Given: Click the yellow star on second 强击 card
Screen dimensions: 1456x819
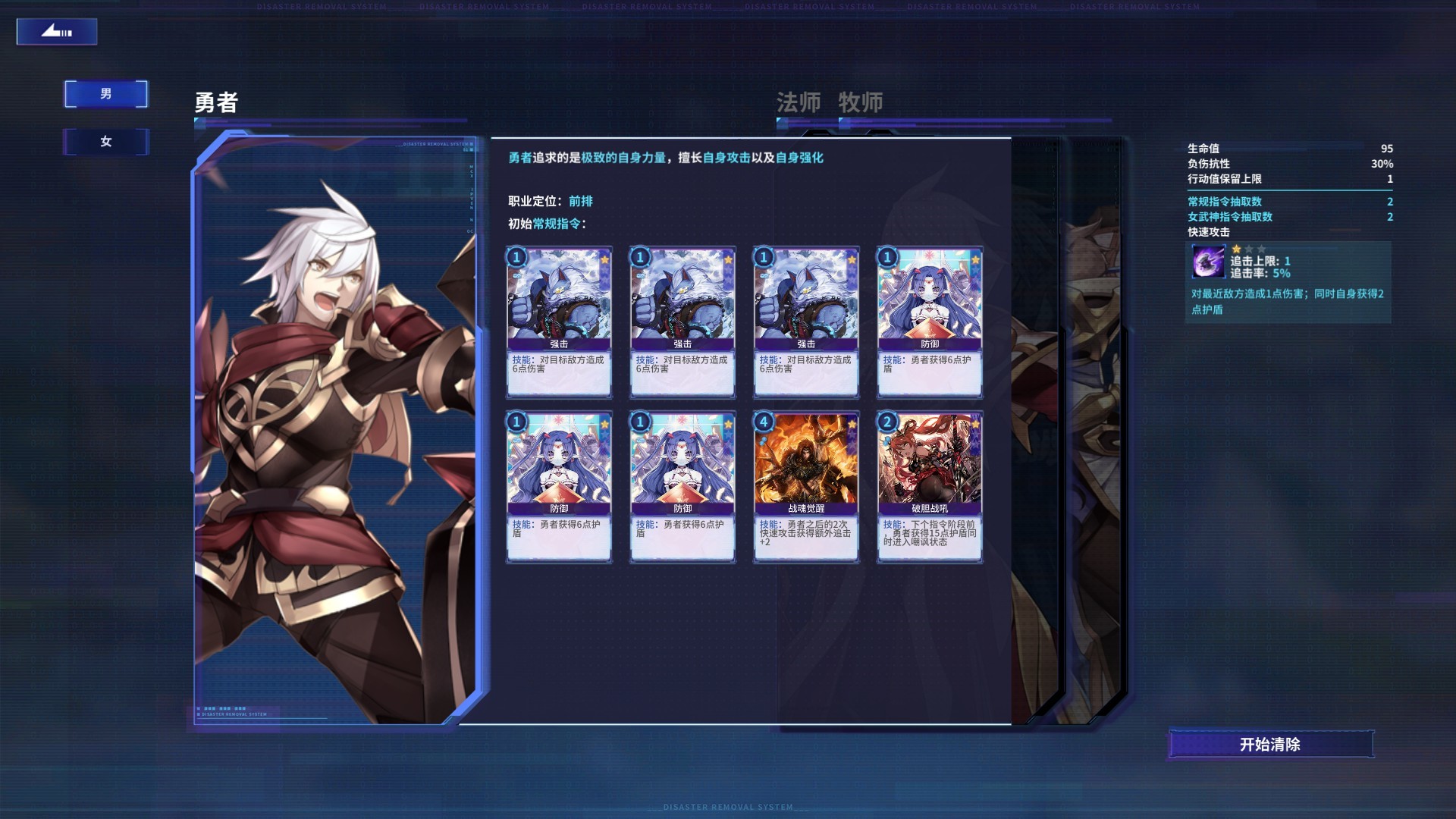Looking at the screenshot, I should [727, 259].
